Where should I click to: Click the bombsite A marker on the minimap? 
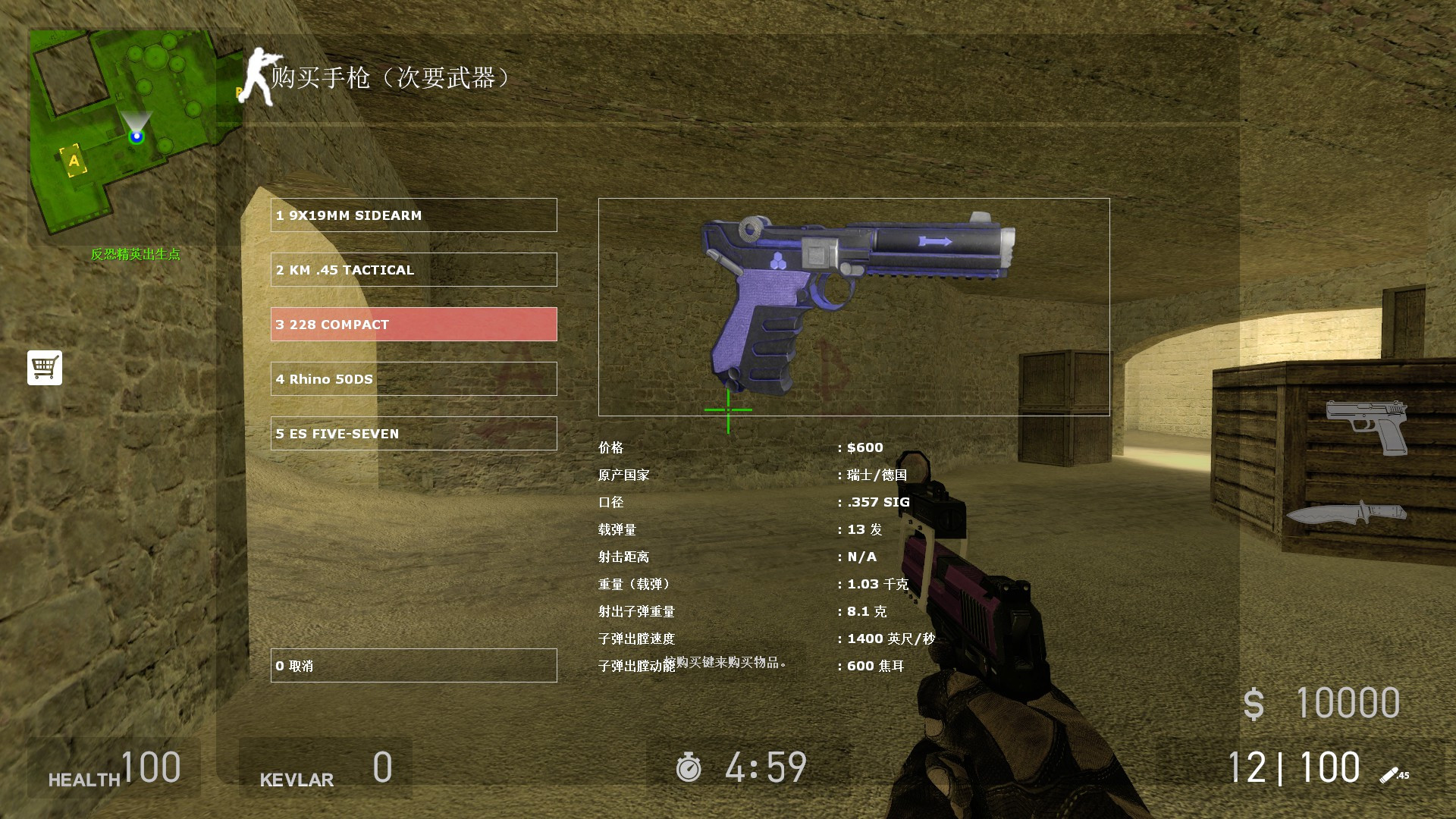point(73,161)
